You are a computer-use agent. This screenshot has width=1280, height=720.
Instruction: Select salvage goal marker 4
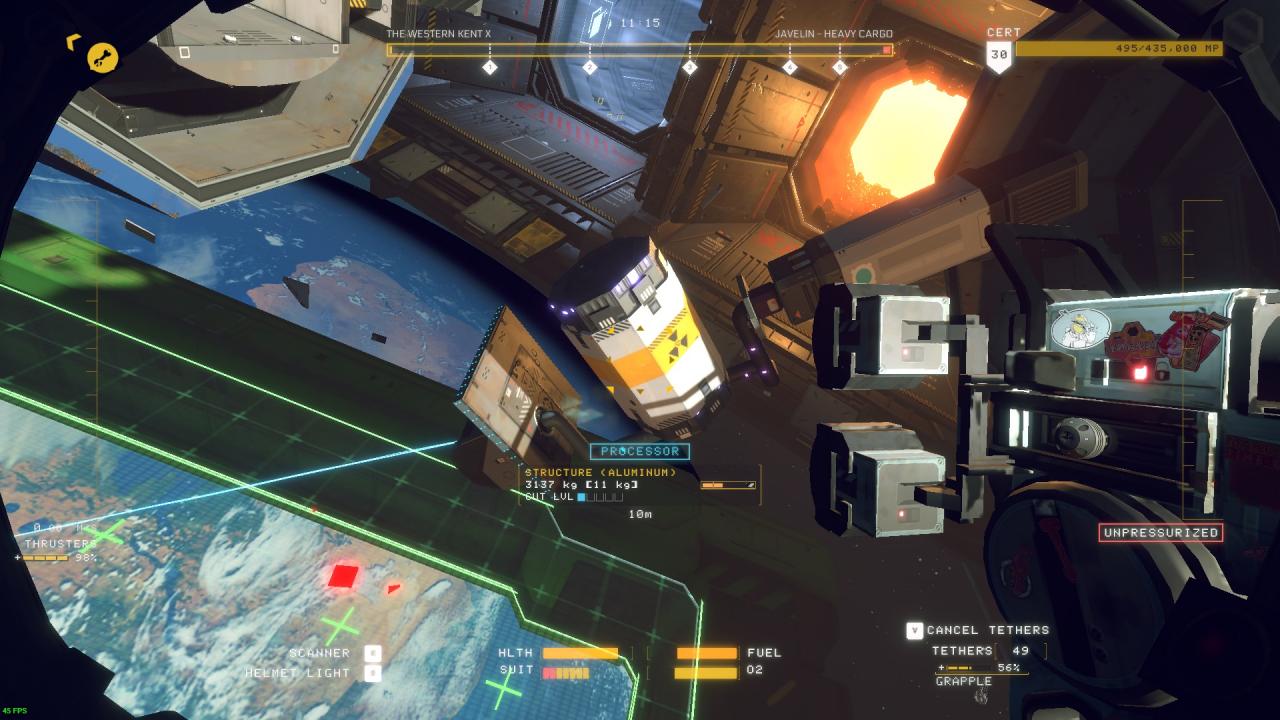coord(790,67)
